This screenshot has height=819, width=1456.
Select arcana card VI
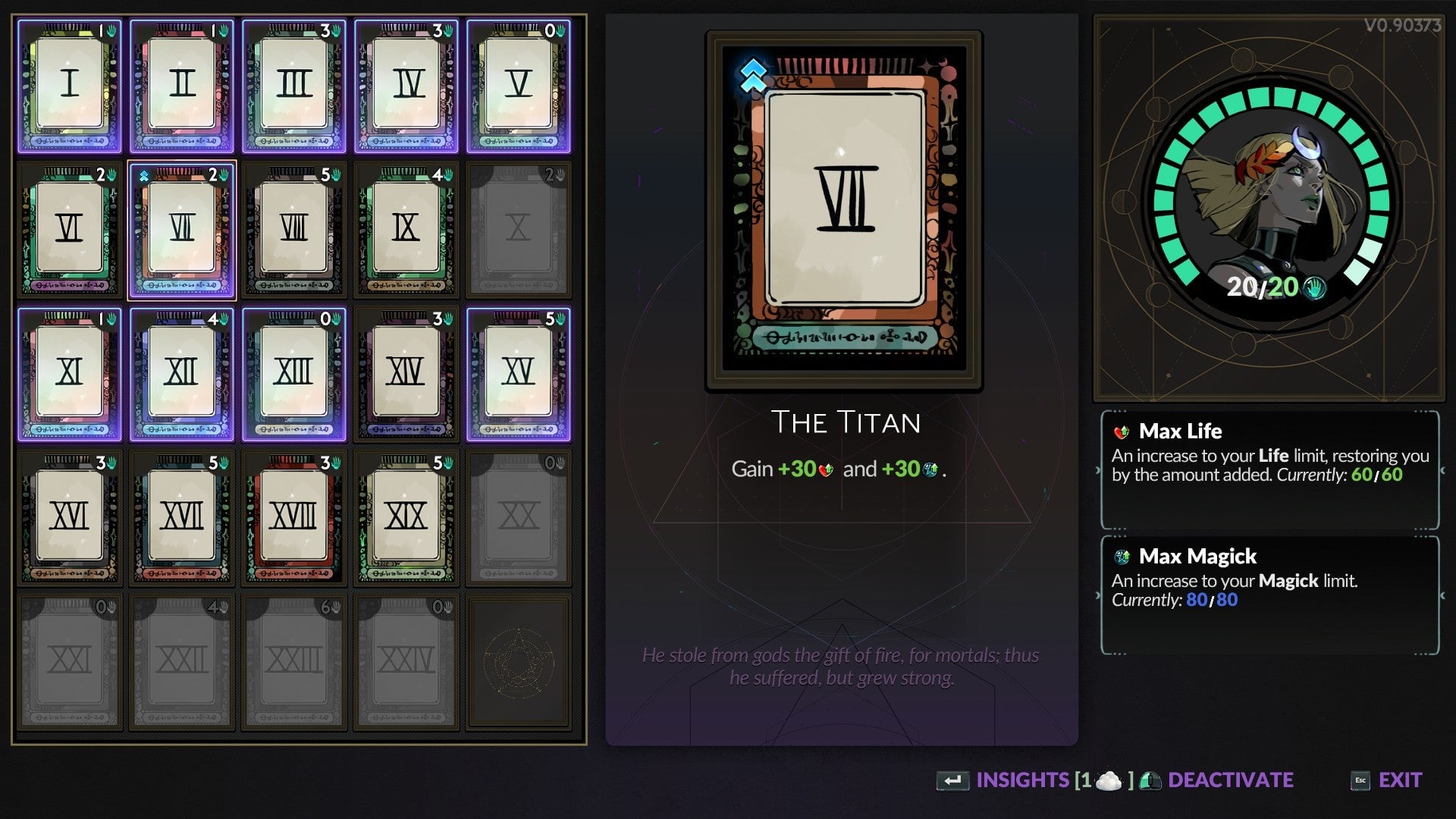(x=70, y=230)
